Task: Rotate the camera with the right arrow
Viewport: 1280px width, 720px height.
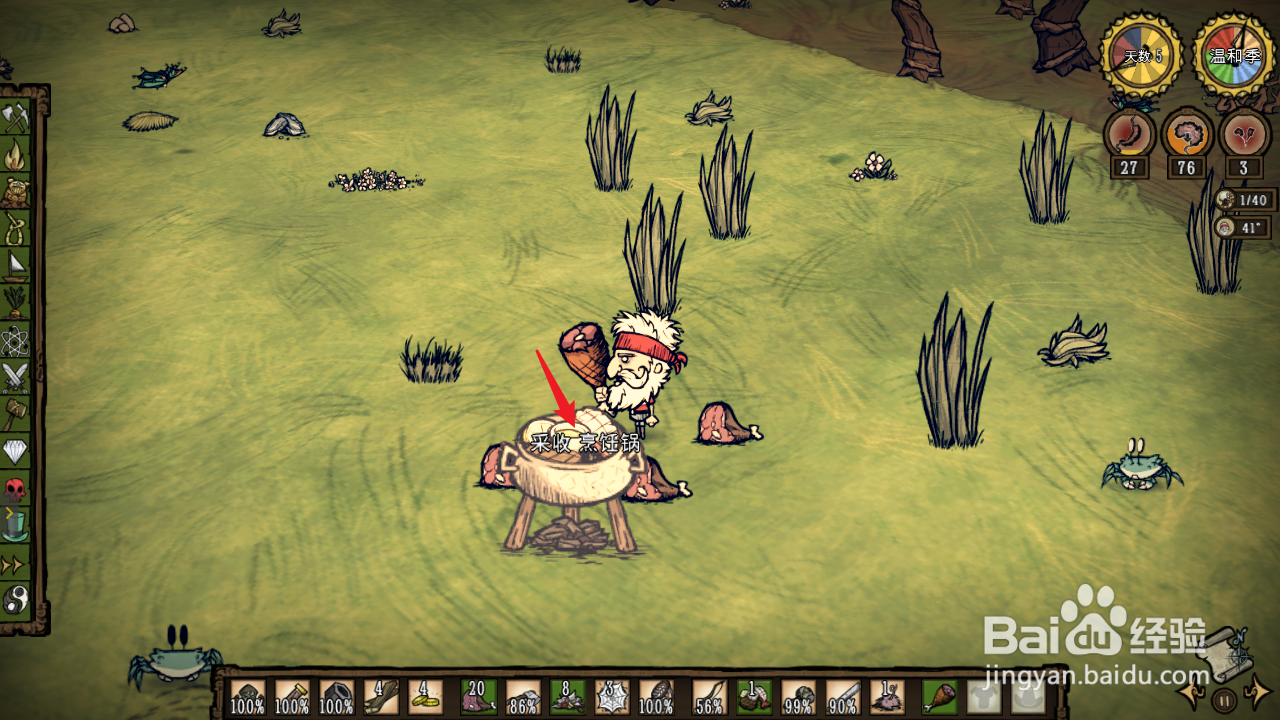Action: (1258, 692)
